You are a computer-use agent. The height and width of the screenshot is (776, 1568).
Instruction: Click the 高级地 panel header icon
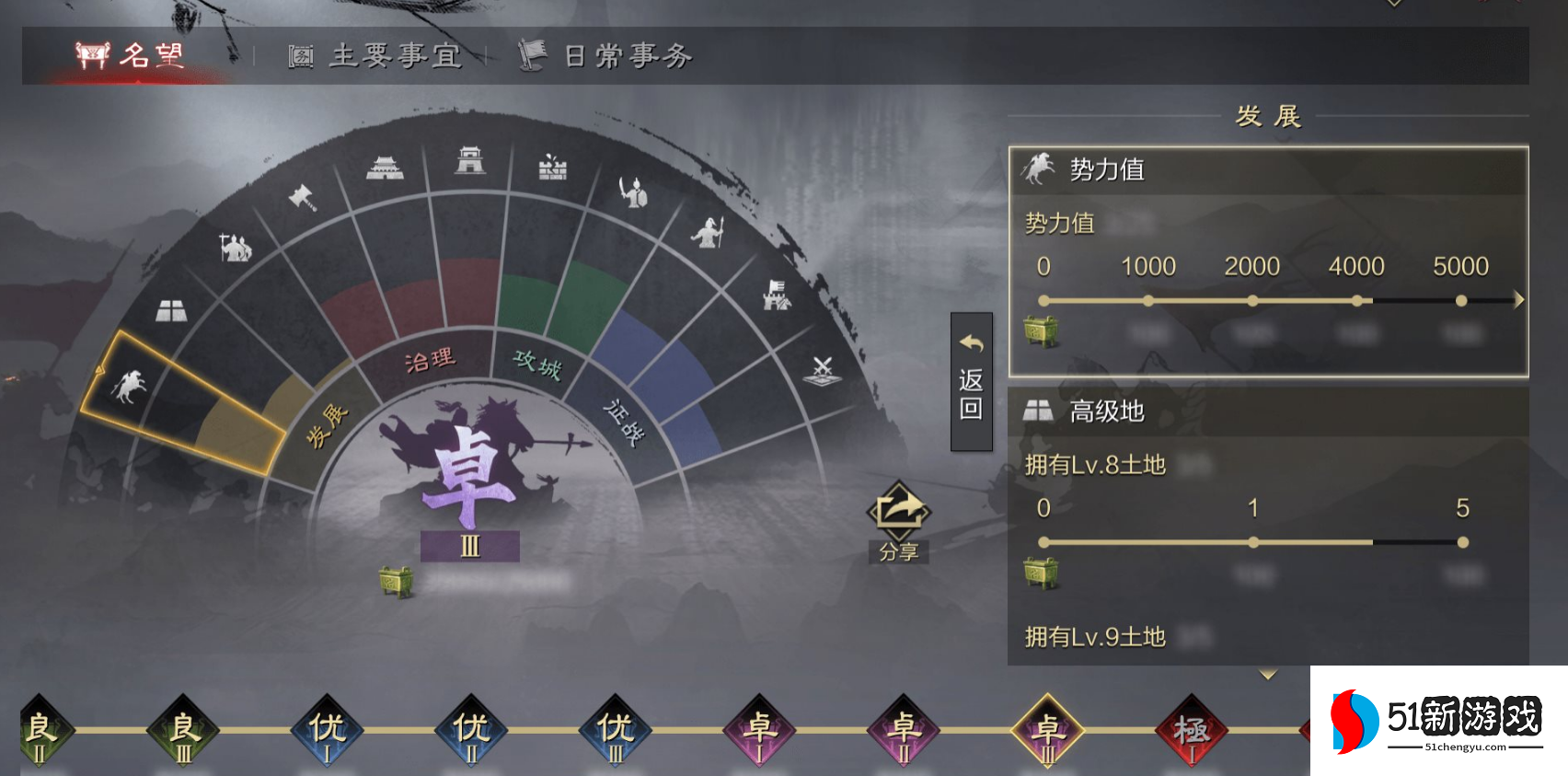[x=1038, y=411]
